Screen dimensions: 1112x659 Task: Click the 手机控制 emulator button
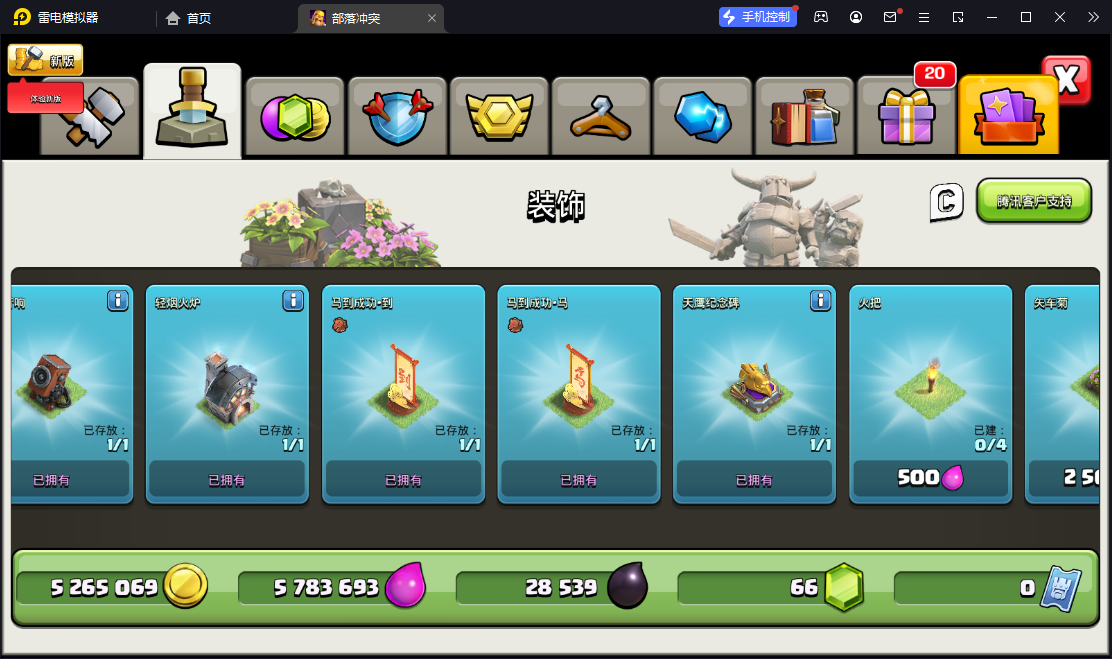[757, 17]
